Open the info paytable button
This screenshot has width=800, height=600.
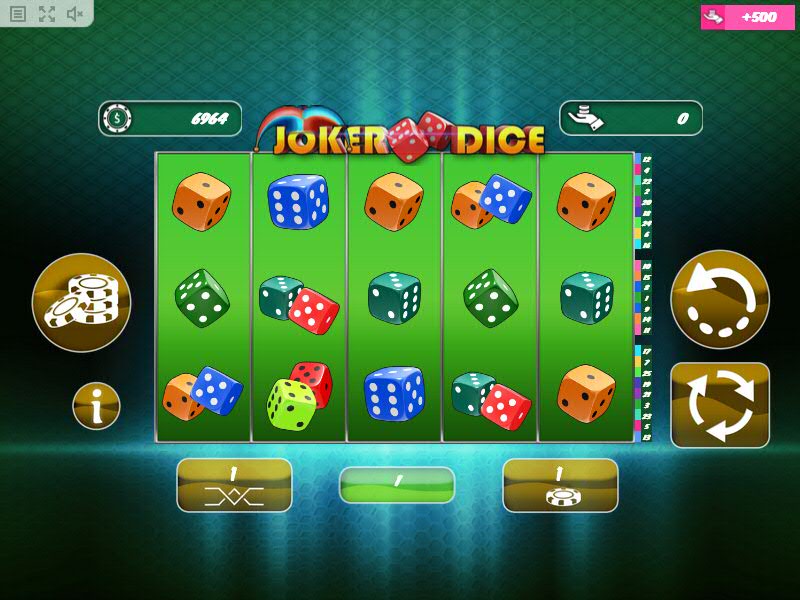[x=96, y=406]
